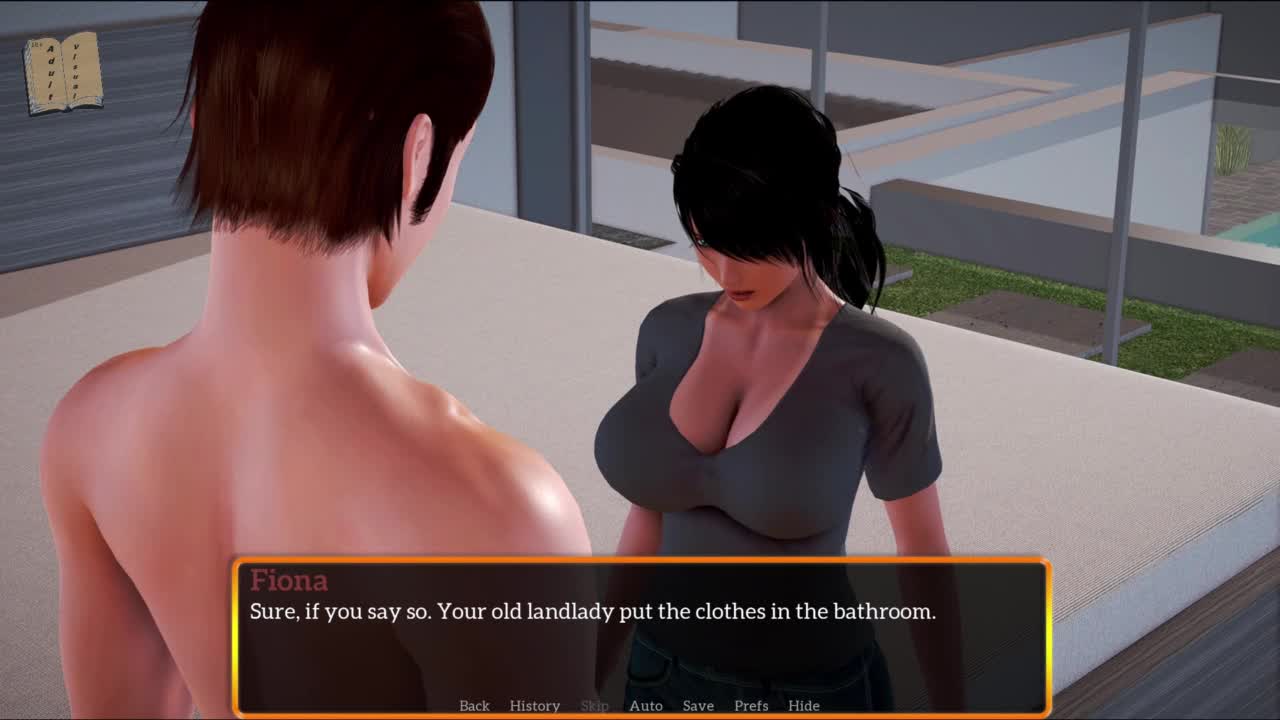Open the dialogue History log
This screenshot has height=720, width=1280.
(534, 705)
